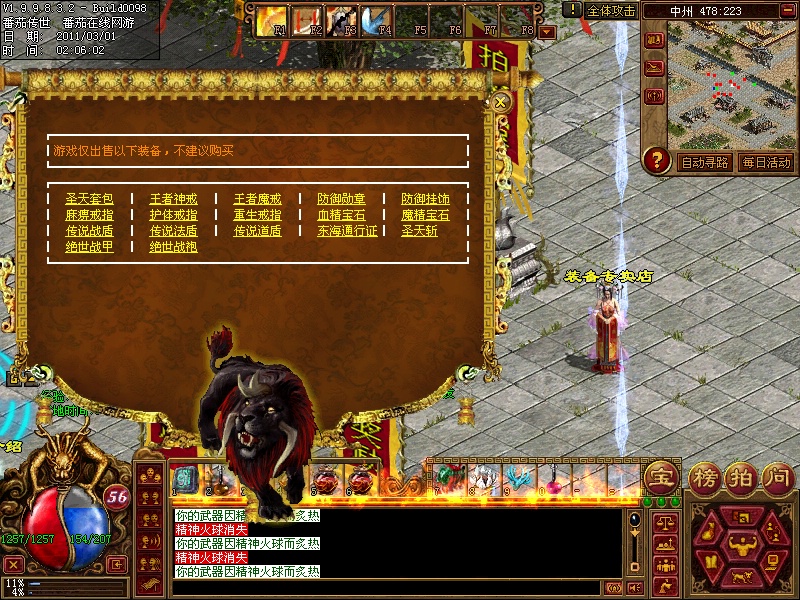The width and height of the screenshot is (800, 600).
Task: Click the minimap question mark help button
Action: [x=656, y=160]
